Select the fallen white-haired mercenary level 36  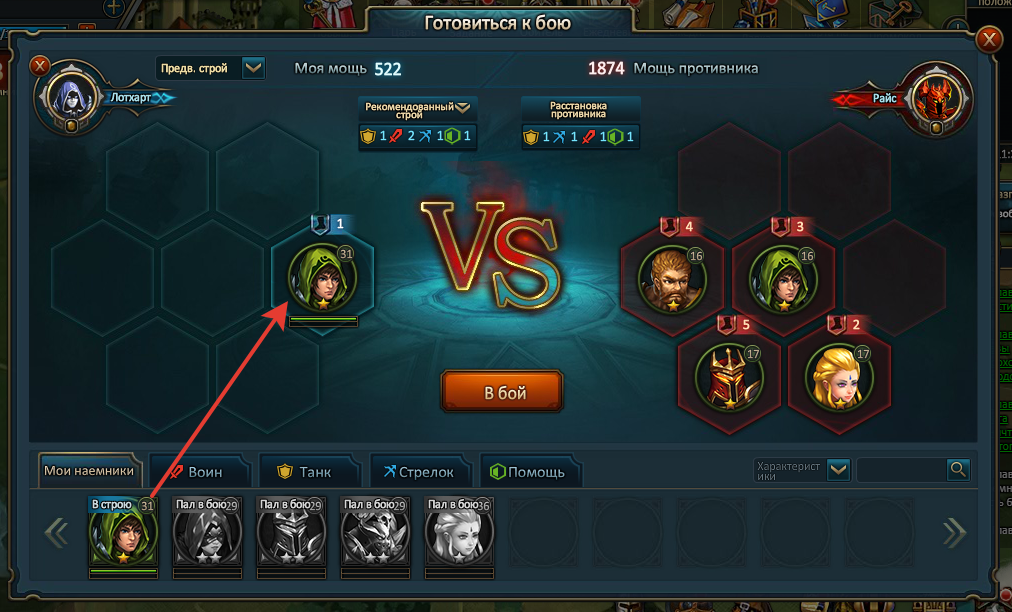tap(459, 533)
